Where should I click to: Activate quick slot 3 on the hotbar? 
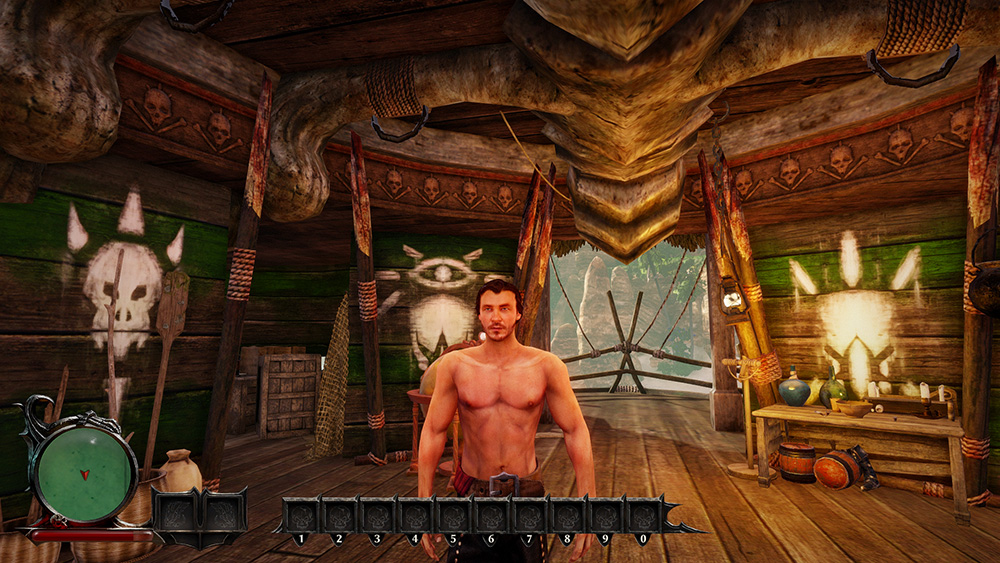tap(377, 516)
